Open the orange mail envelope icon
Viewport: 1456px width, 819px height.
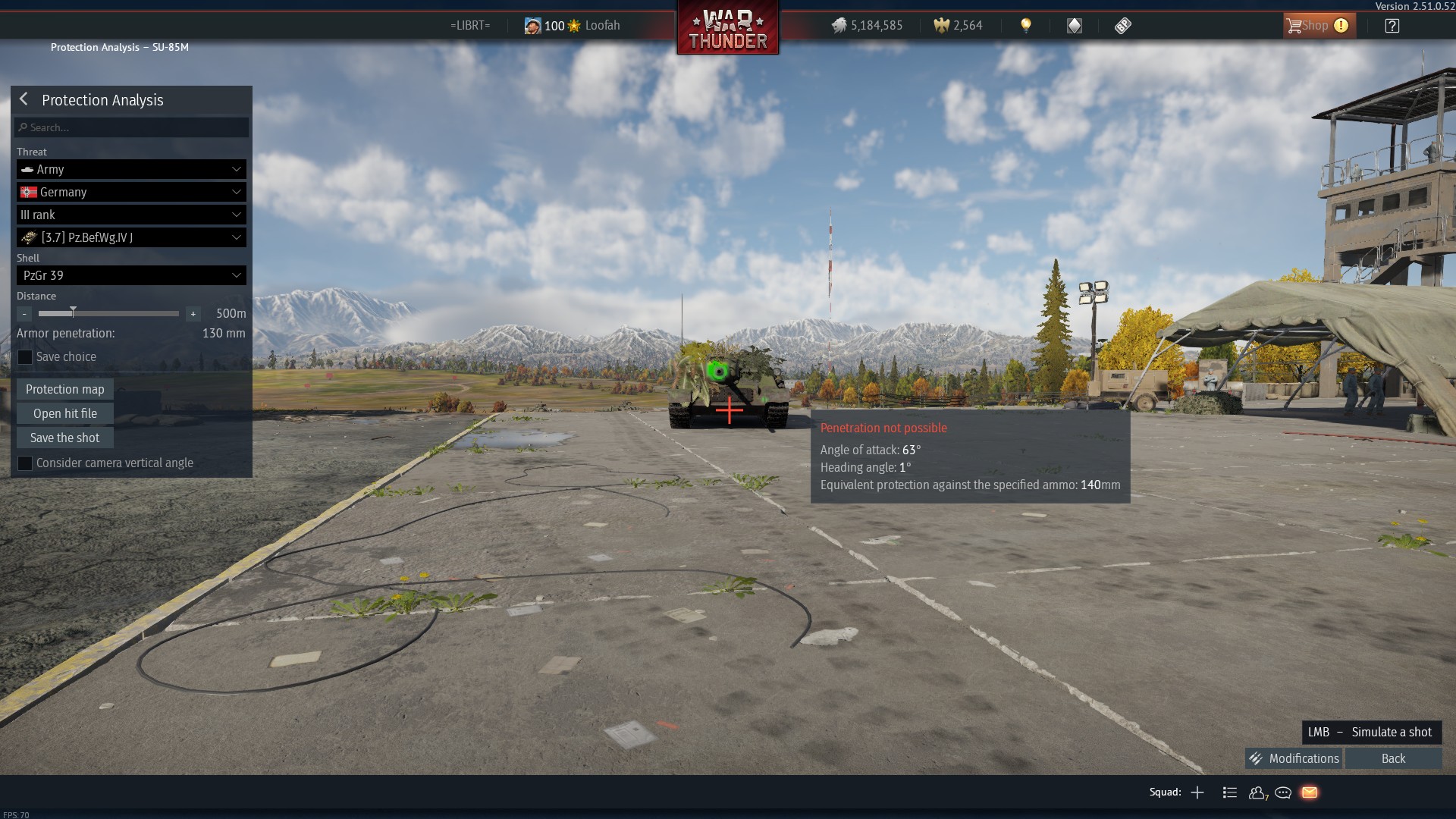pyautogui.click(x=1309, y=792)
